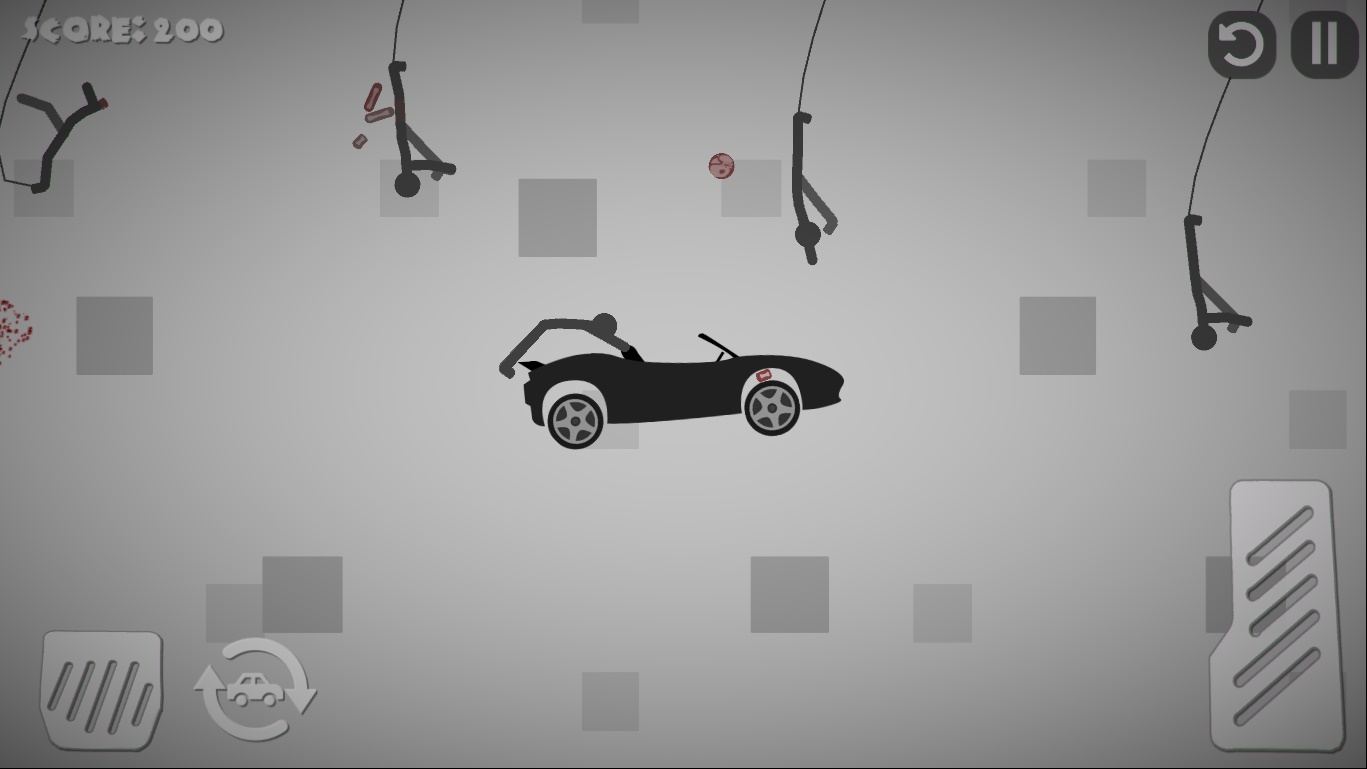
Task: Click the gray square above the car
Action: [557, 218]
